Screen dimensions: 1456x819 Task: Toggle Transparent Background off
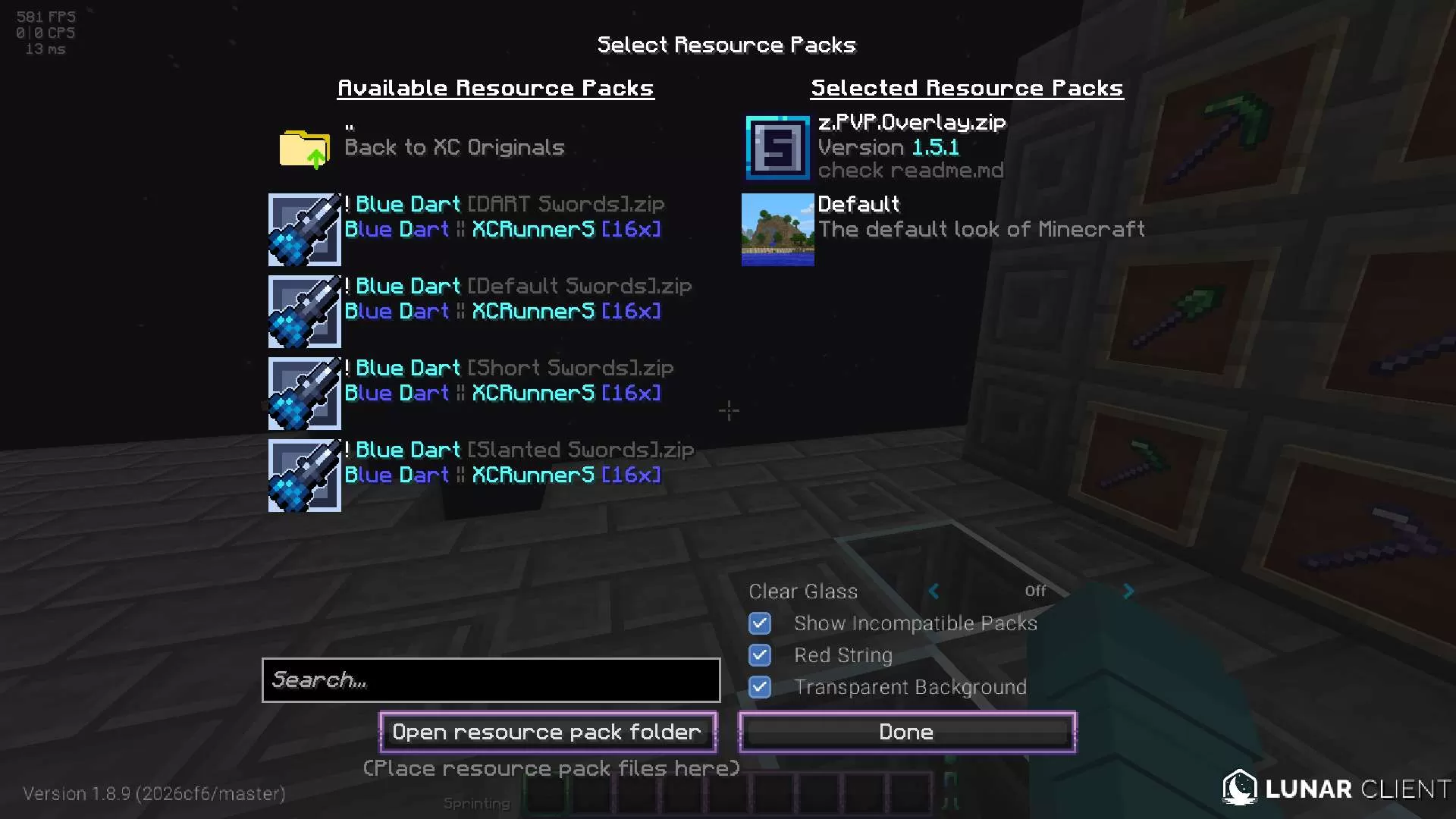tap(759, 687)
